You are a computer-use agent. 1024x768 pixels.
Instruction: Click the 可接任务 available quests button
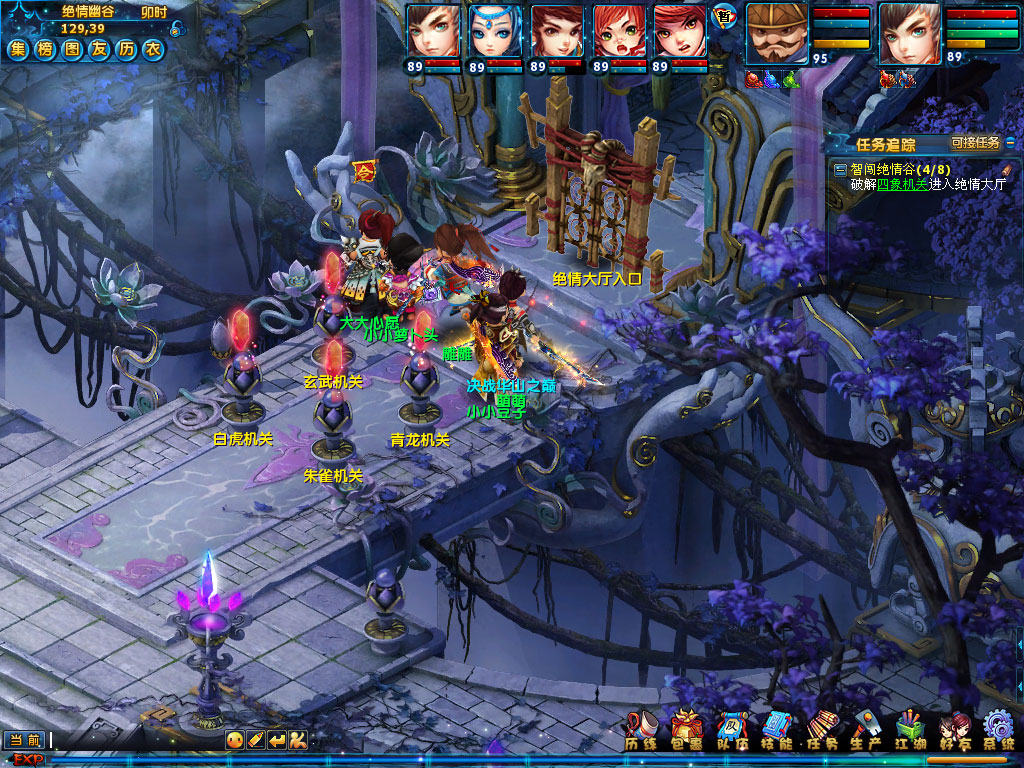click(975, 143)
